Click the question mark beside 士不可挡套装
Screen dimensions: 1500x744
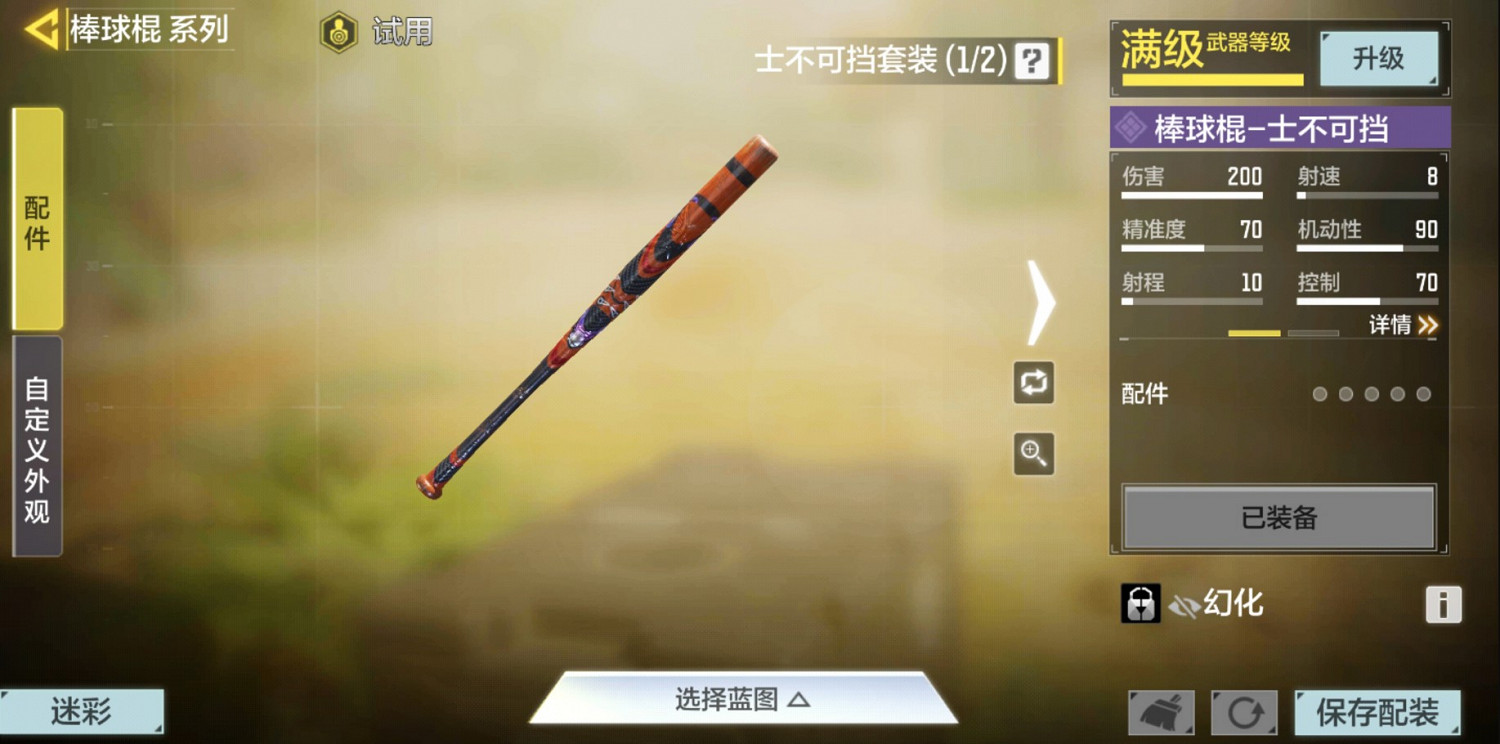tap(1033, 62)
